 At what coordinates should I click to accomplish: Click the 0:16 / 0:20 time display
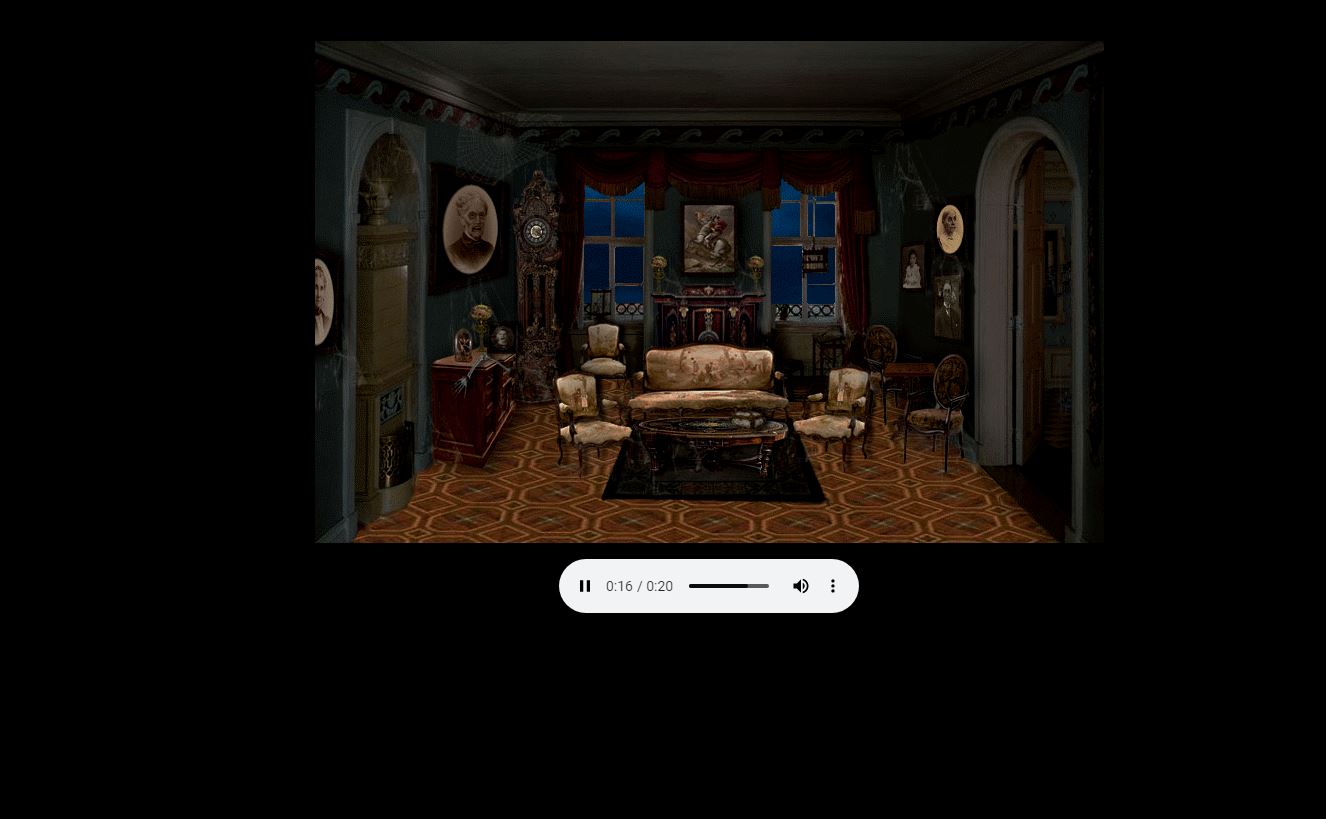(639, 586)
